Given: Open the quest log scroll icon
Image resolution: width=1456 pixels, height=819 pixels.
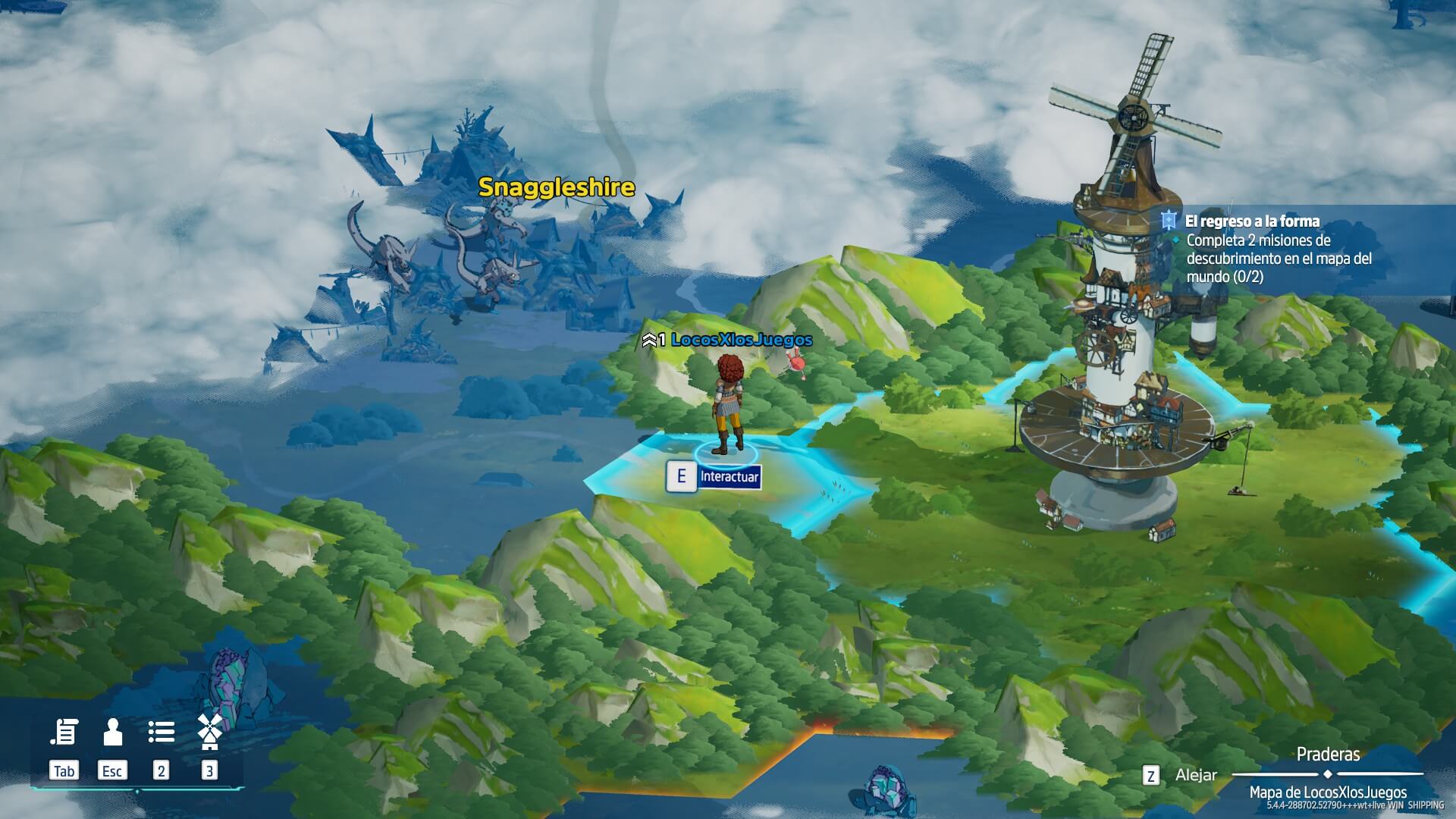Looking at the screenshot, I should 64,733.
